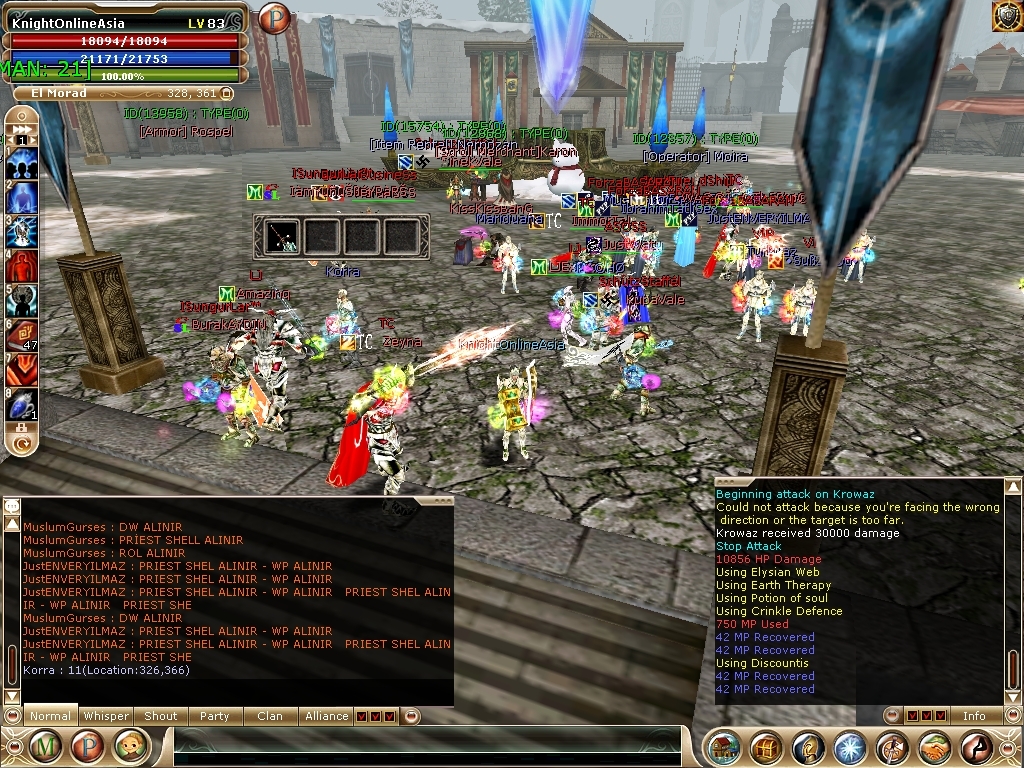The height and width of the screenshot is (768, 1024).
Task: Select the Normal chat tab
Action: point(50,716)
